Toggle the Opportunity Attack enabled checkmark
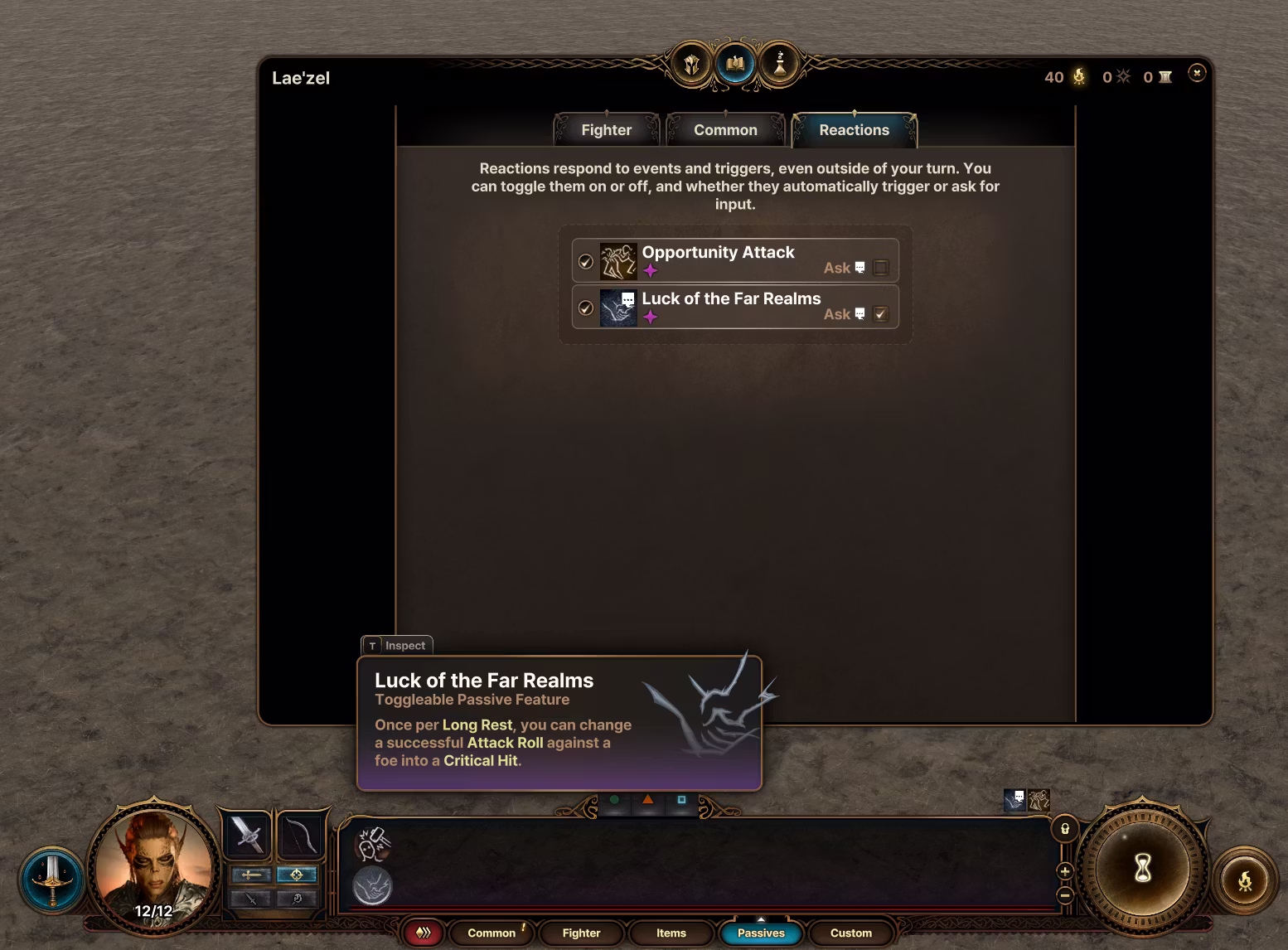Screen dimensions: 1288x950 [x=586, y=262]
